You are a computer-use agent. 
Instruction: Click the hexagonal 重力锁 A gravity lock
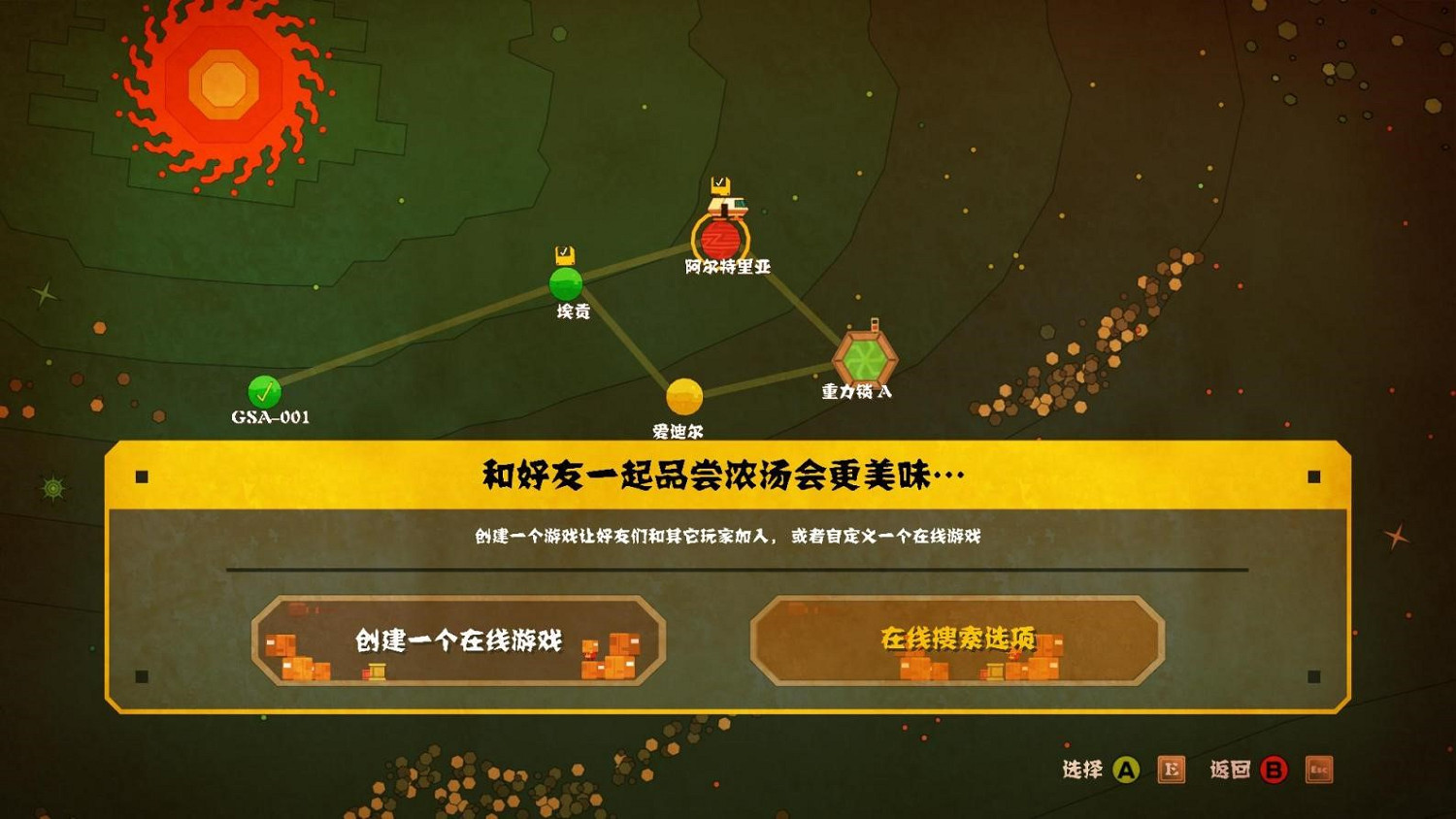pos(864,359)
